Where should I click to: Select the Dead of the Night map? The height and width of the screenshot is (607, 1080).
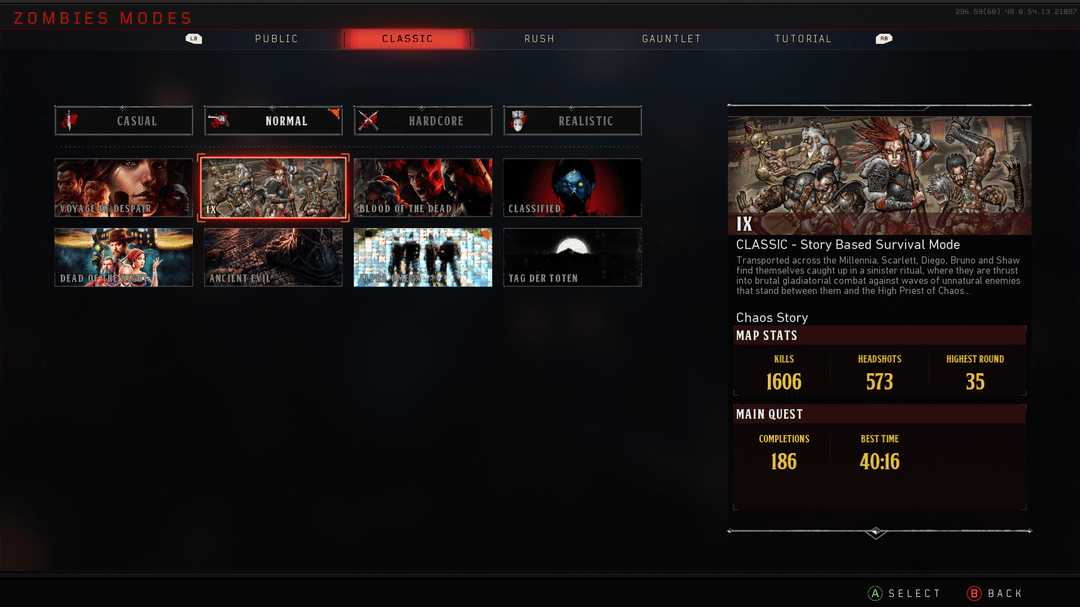tap(124, 257)
